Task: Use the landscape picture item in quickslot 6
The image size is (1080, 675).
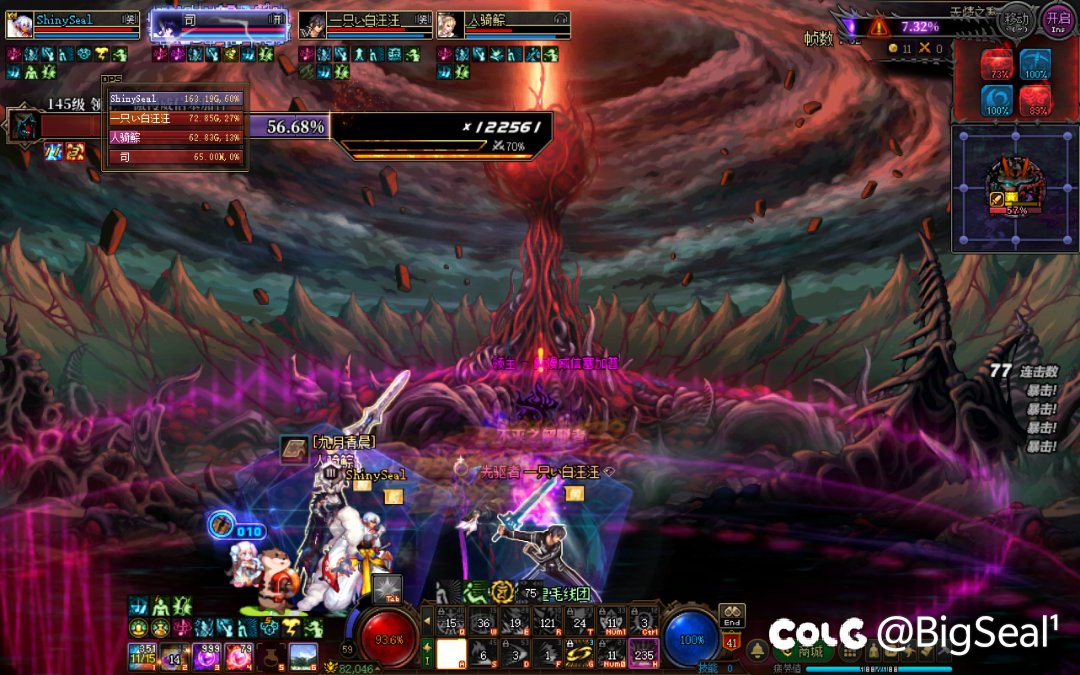Action: (x=303, y=655)
